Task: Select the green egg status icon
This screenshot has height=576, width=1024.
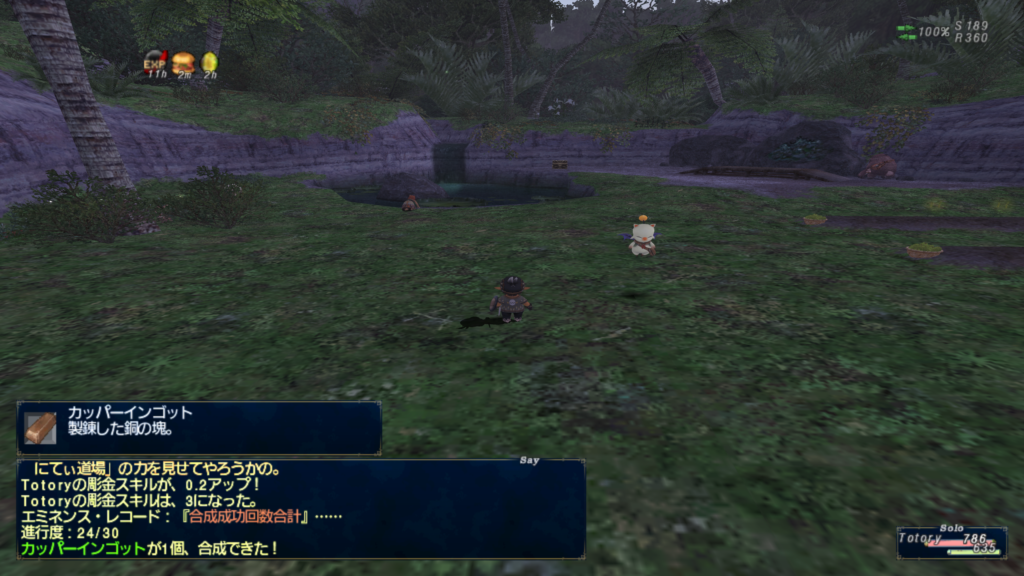Action: 210,62
